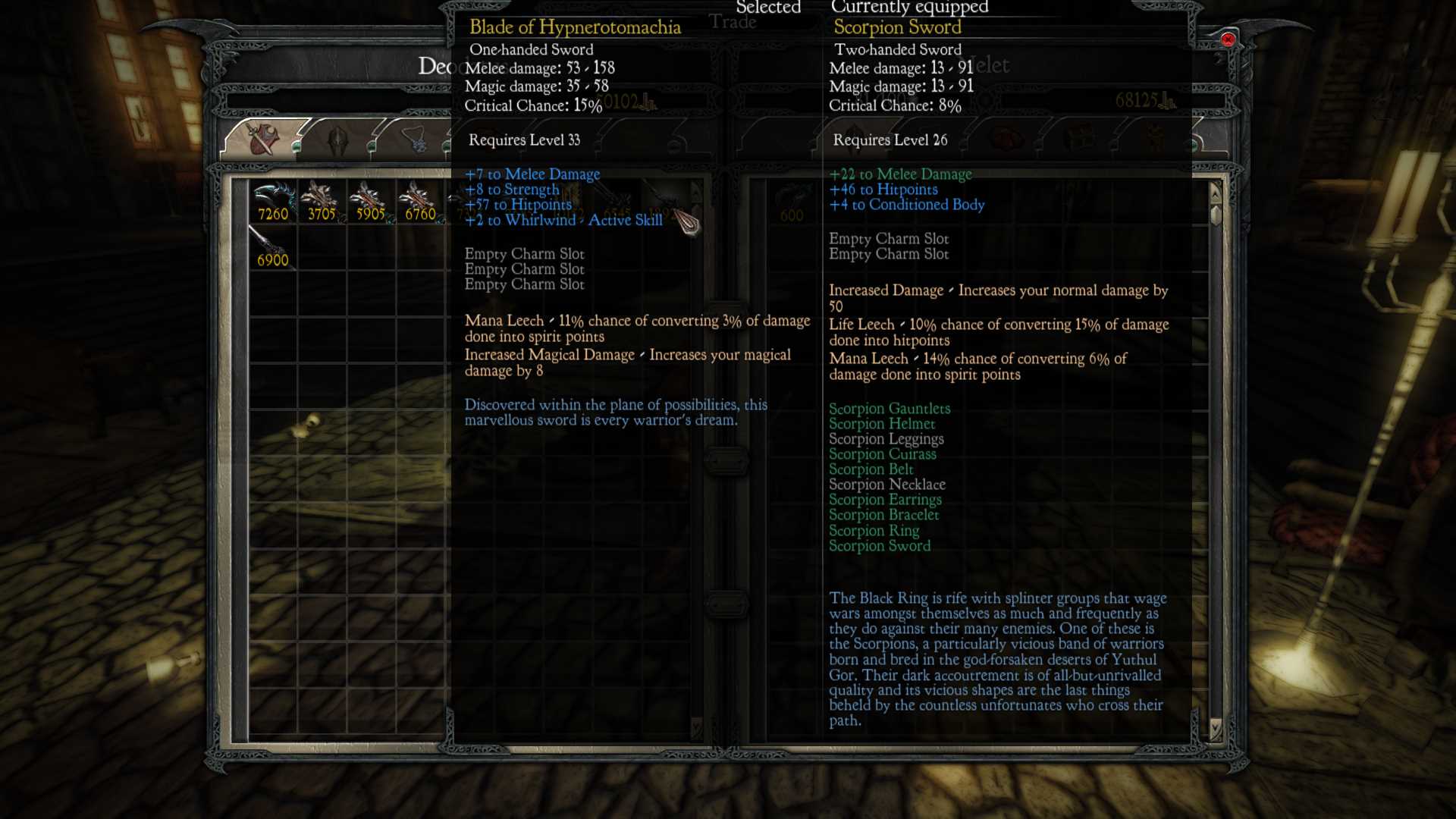The image size is (1456, 819).
Task: Click the scrollbar up arrow on the right panel
Action: (x=1216, y=192)
